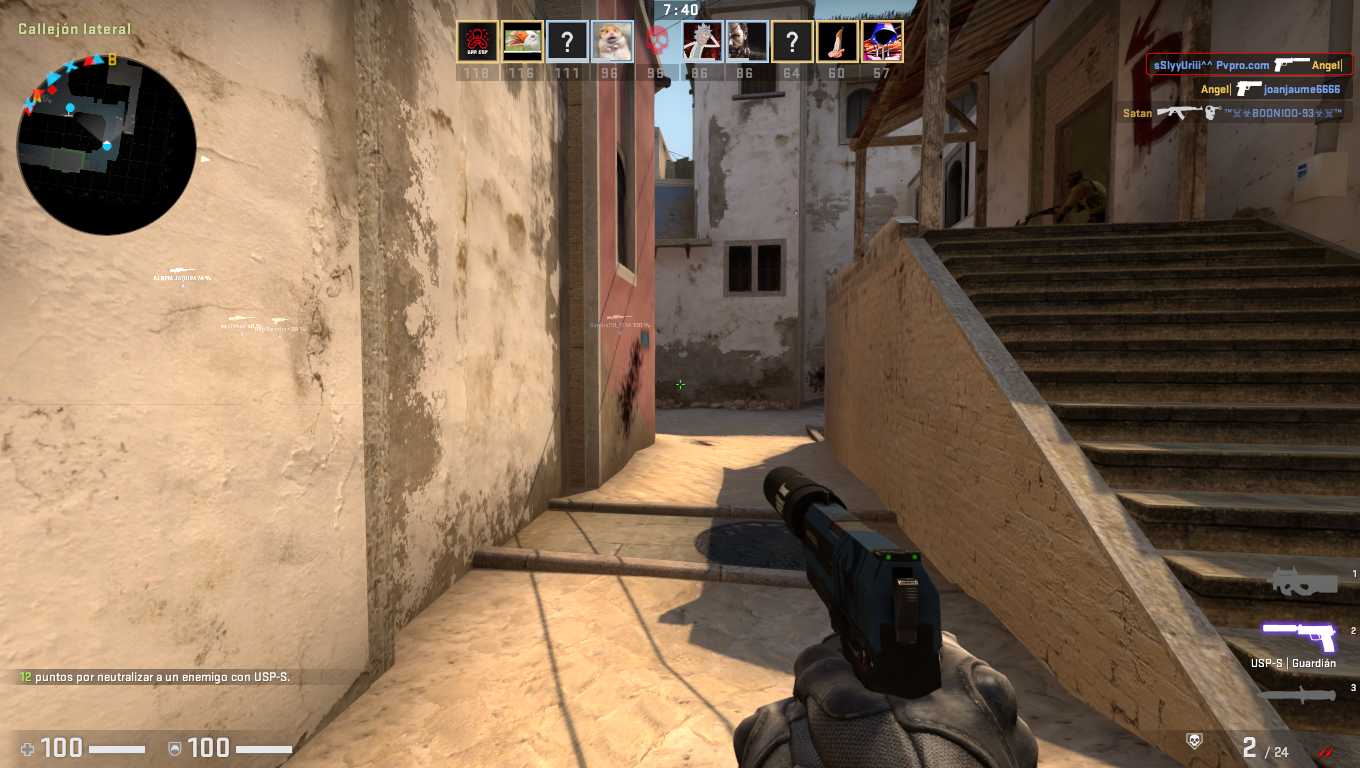Click the hamster player avatar
The width and height of the screenshot is (1360, 768).
click(x=611, y=42)
